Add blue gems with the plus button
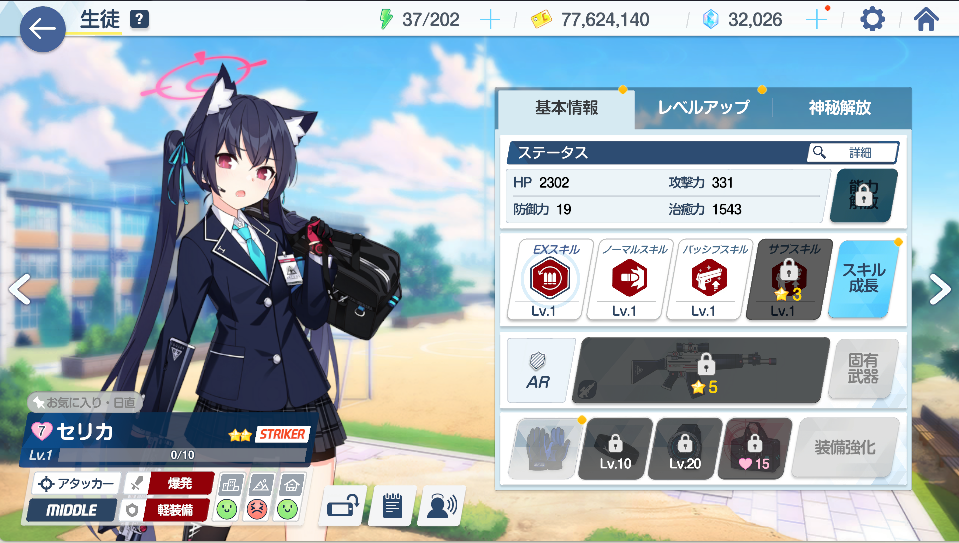Image resolution: width=959 pixels, height=543 pixels. [816, 19]
